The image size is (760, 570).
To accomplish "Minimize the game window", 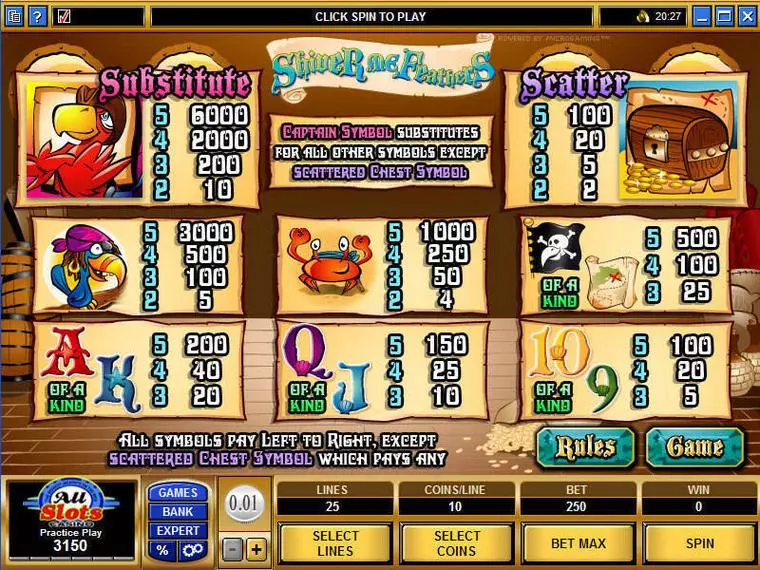I will 702,16.
